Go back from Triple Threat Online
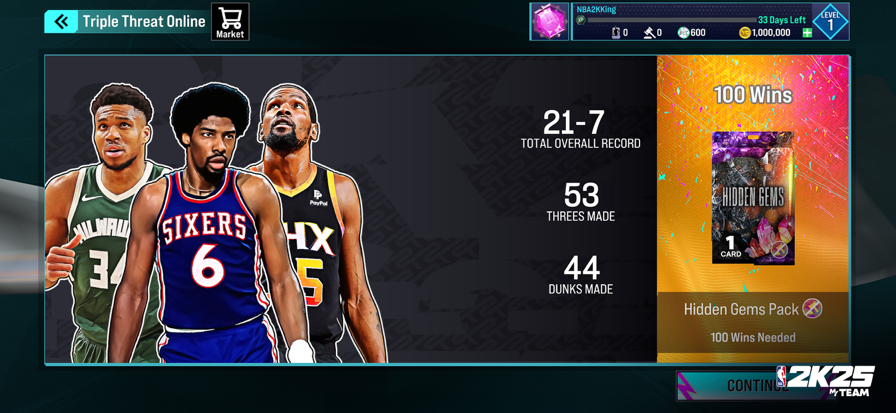896x413 pixels. click(x=61, y=21)
